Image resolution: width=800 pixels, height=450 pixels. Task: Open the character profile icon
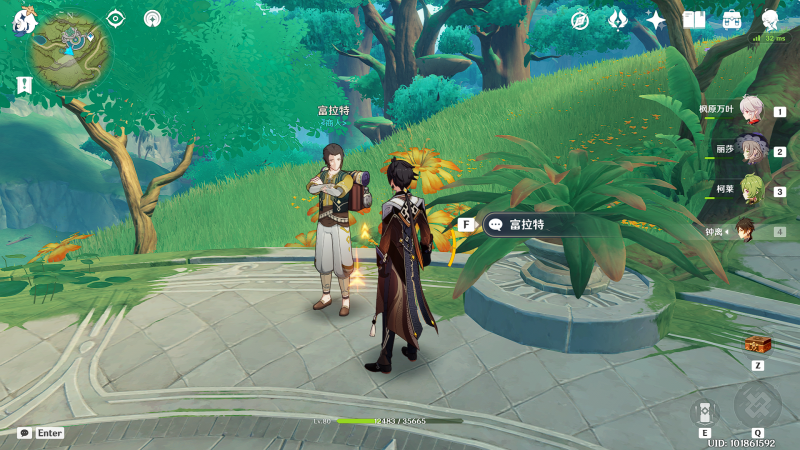770,19
